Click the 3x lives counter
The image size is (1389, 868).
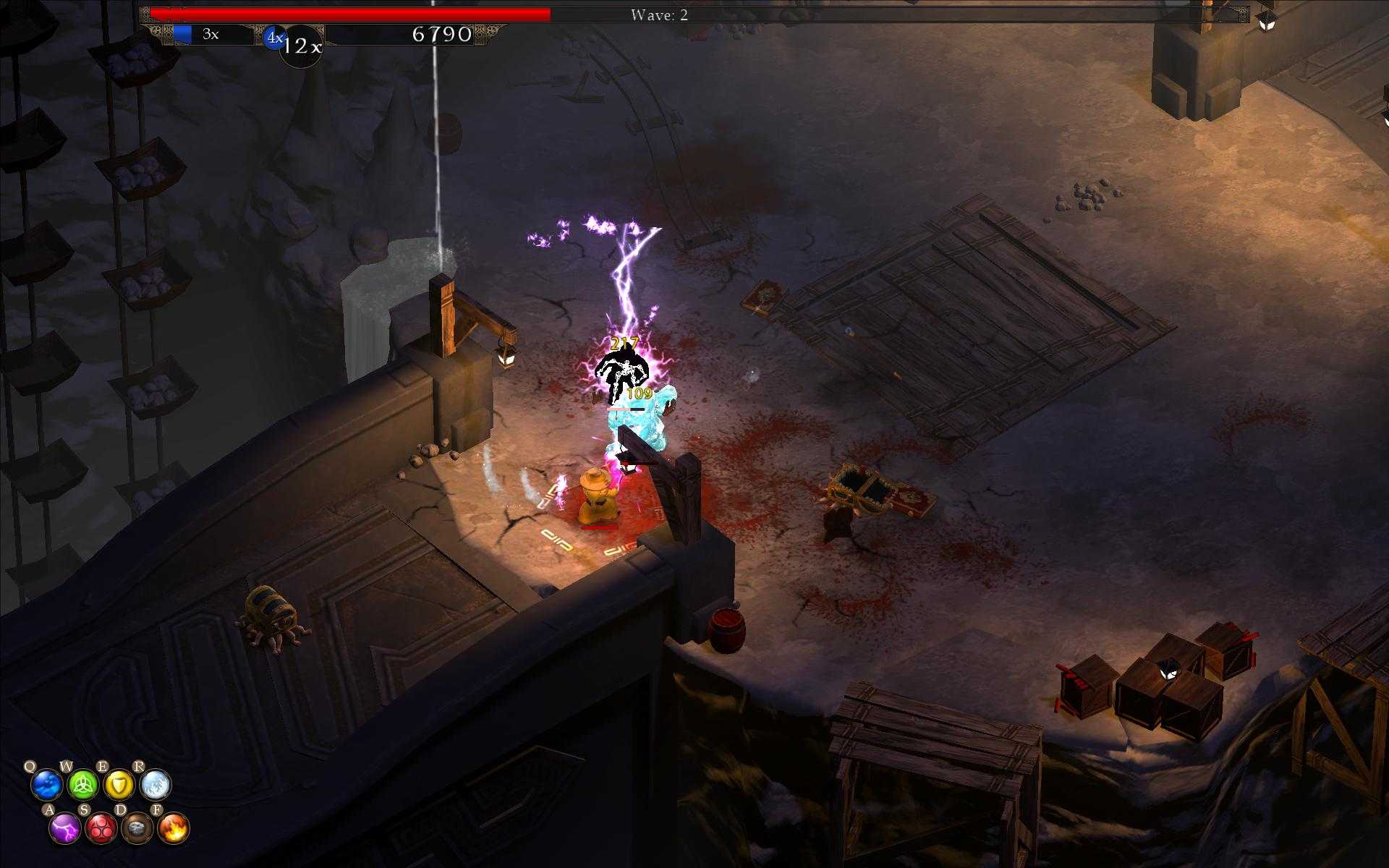(208, 33)
